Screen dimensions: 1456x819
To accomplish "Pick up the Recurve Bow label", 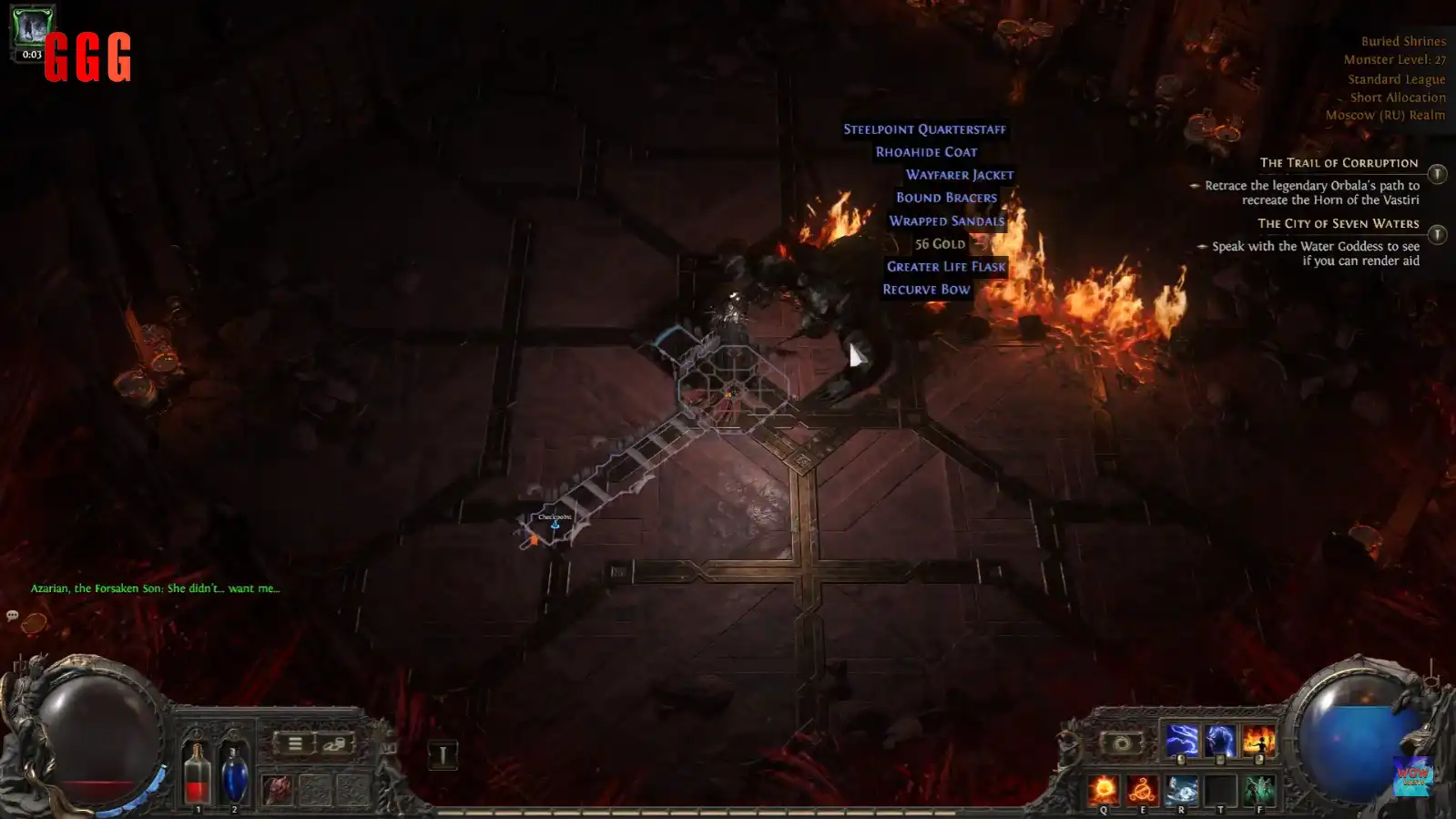I will [x=926, y=289].
